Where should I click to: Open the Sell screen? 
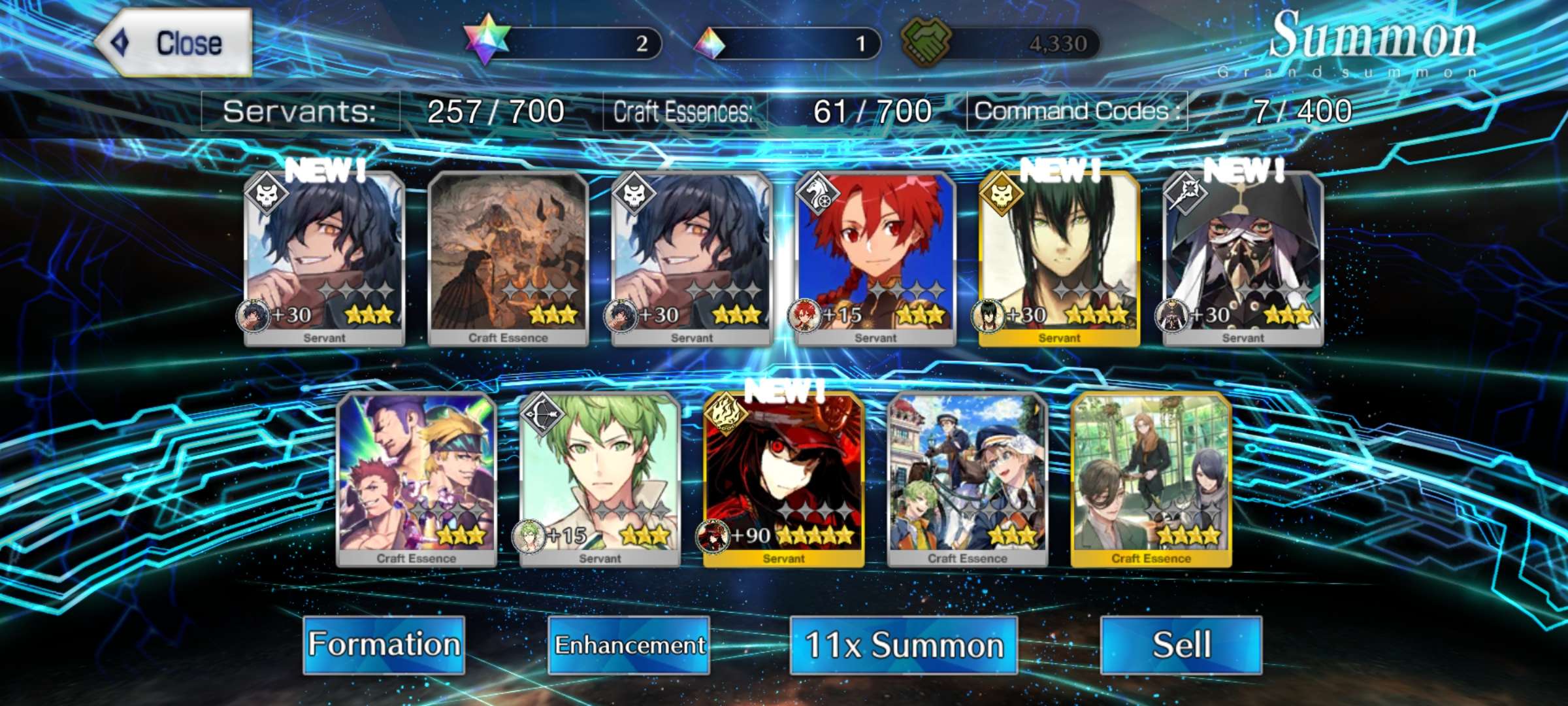coord(1181,645)
